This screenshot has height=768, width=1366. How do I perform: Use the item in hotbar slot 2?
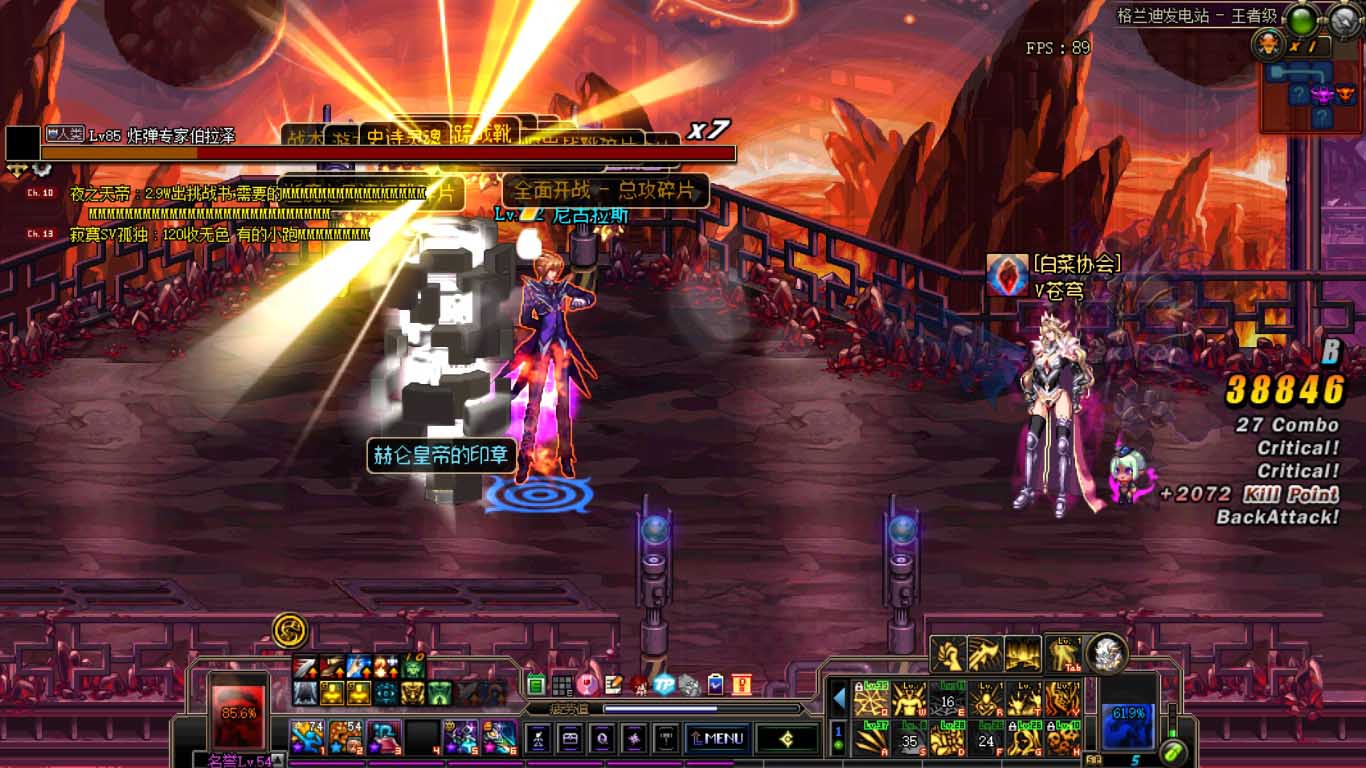(345, 737)
